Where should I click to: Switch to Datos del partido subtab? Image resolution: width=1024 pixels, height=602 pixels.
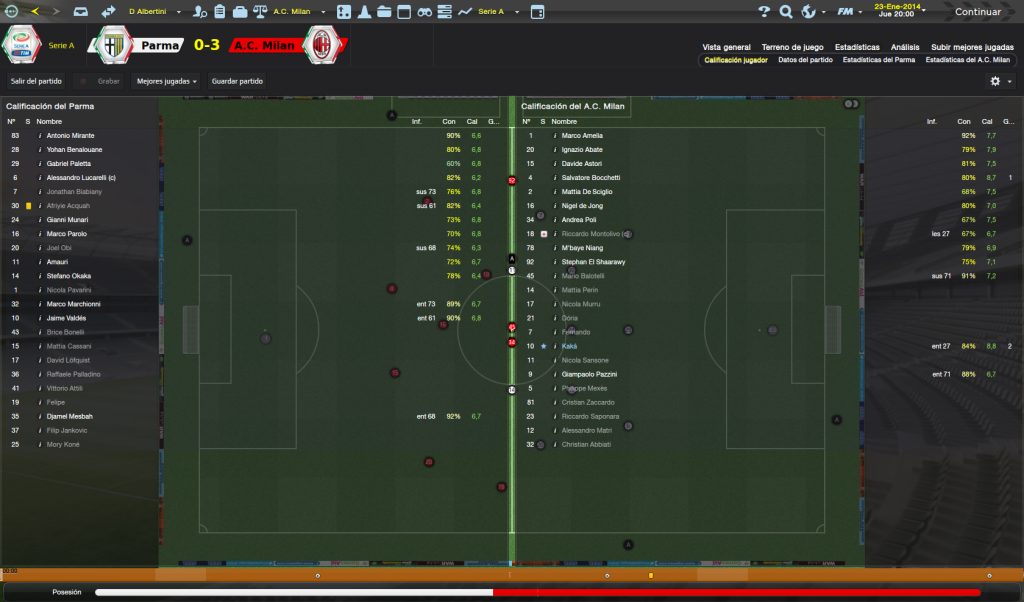click(805, 60)
